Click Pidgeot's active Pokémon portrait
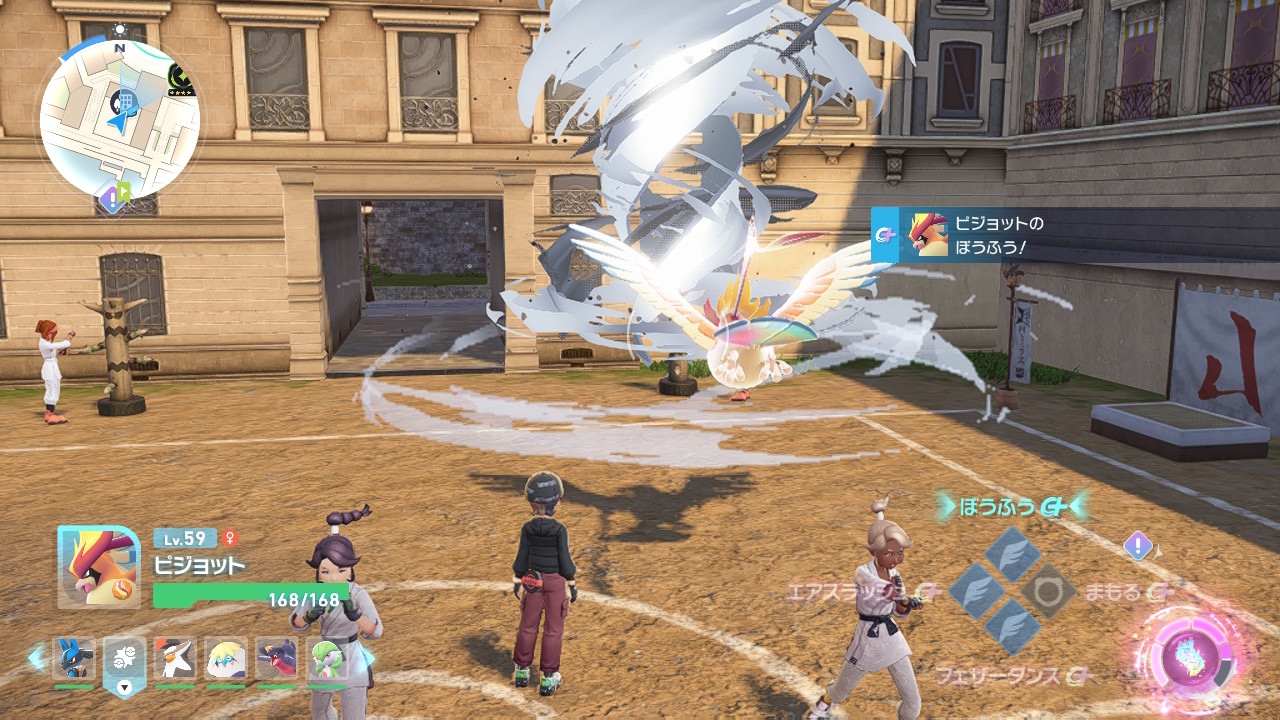 [x=99, y=566]
